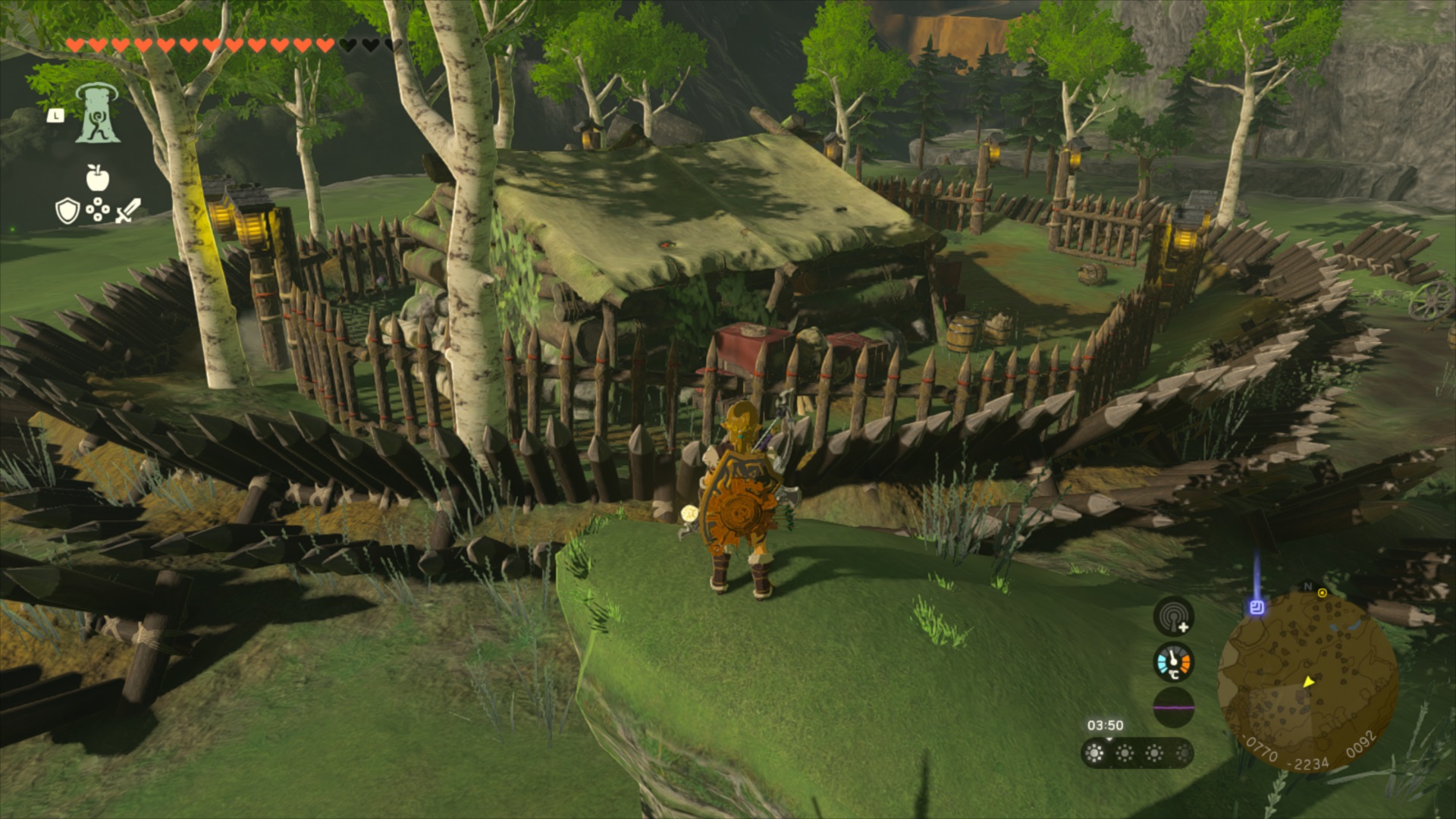Open the shield quick-select icon
Viewport: 1456px width, 819px height.
[67, 211]
